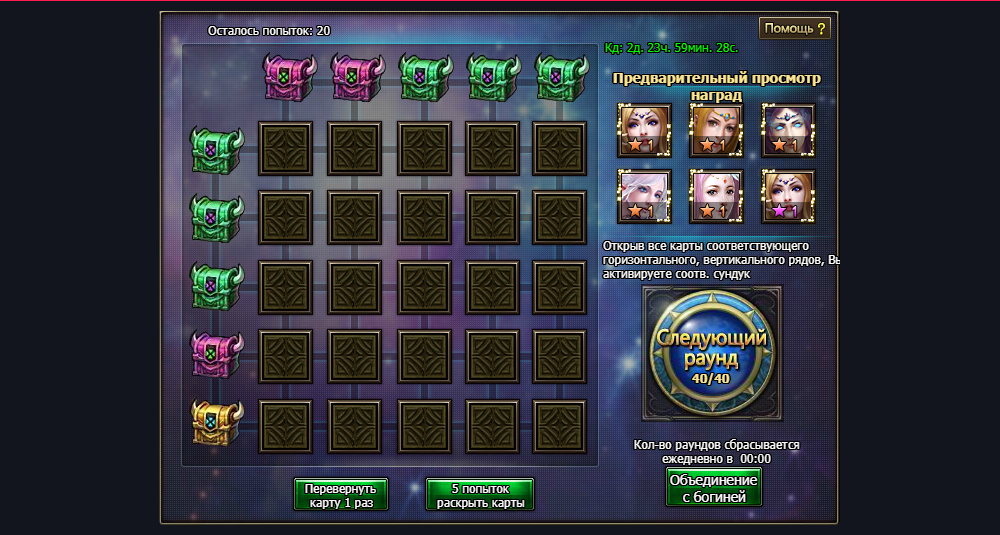This screenshot has width=1000, height=535.
Task: Use 5 попыток раскрыть карты button
Action: [x=480, y=495]
